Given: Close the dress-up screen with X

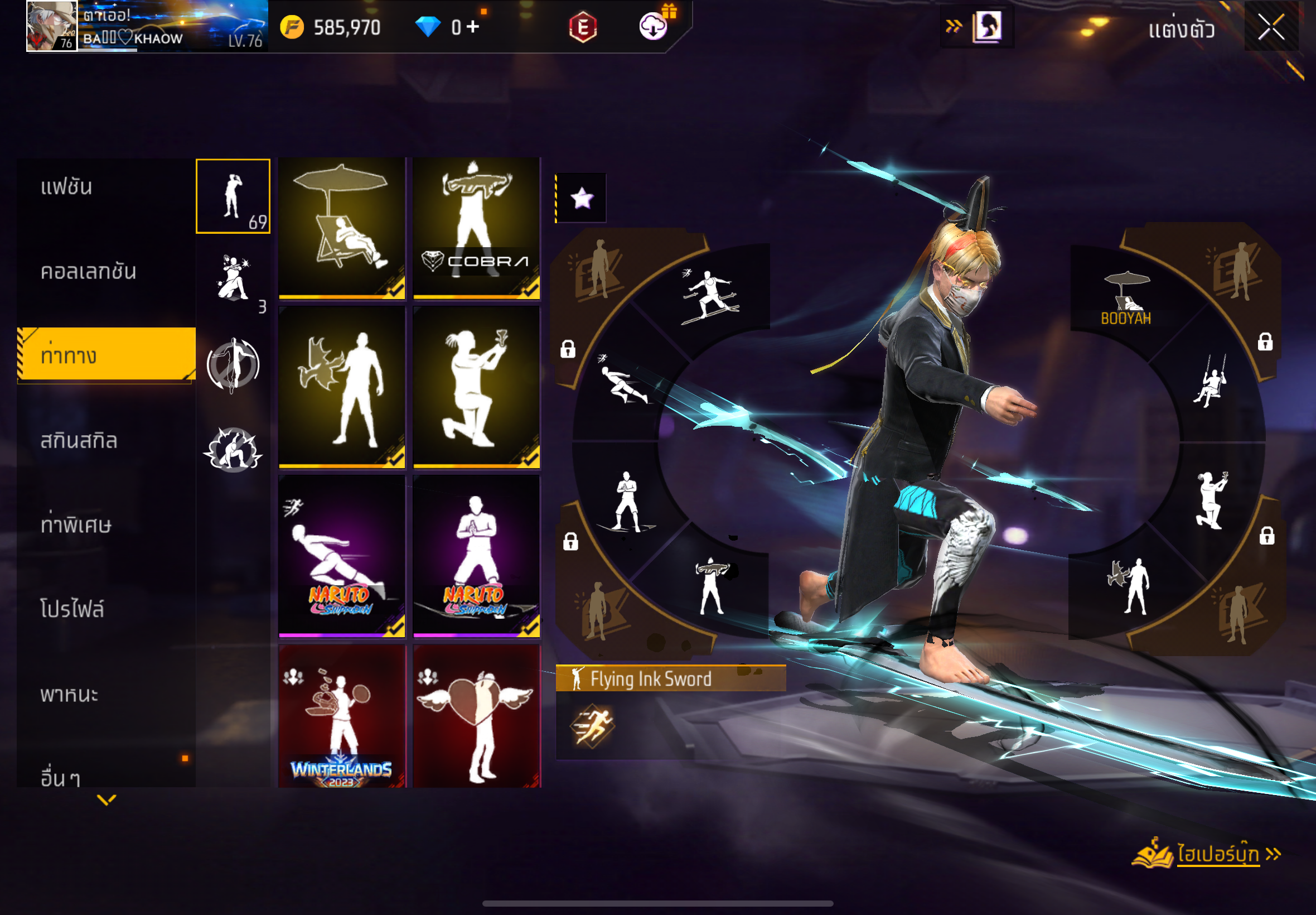Looking at the screenshot, I should (1271, 27).
